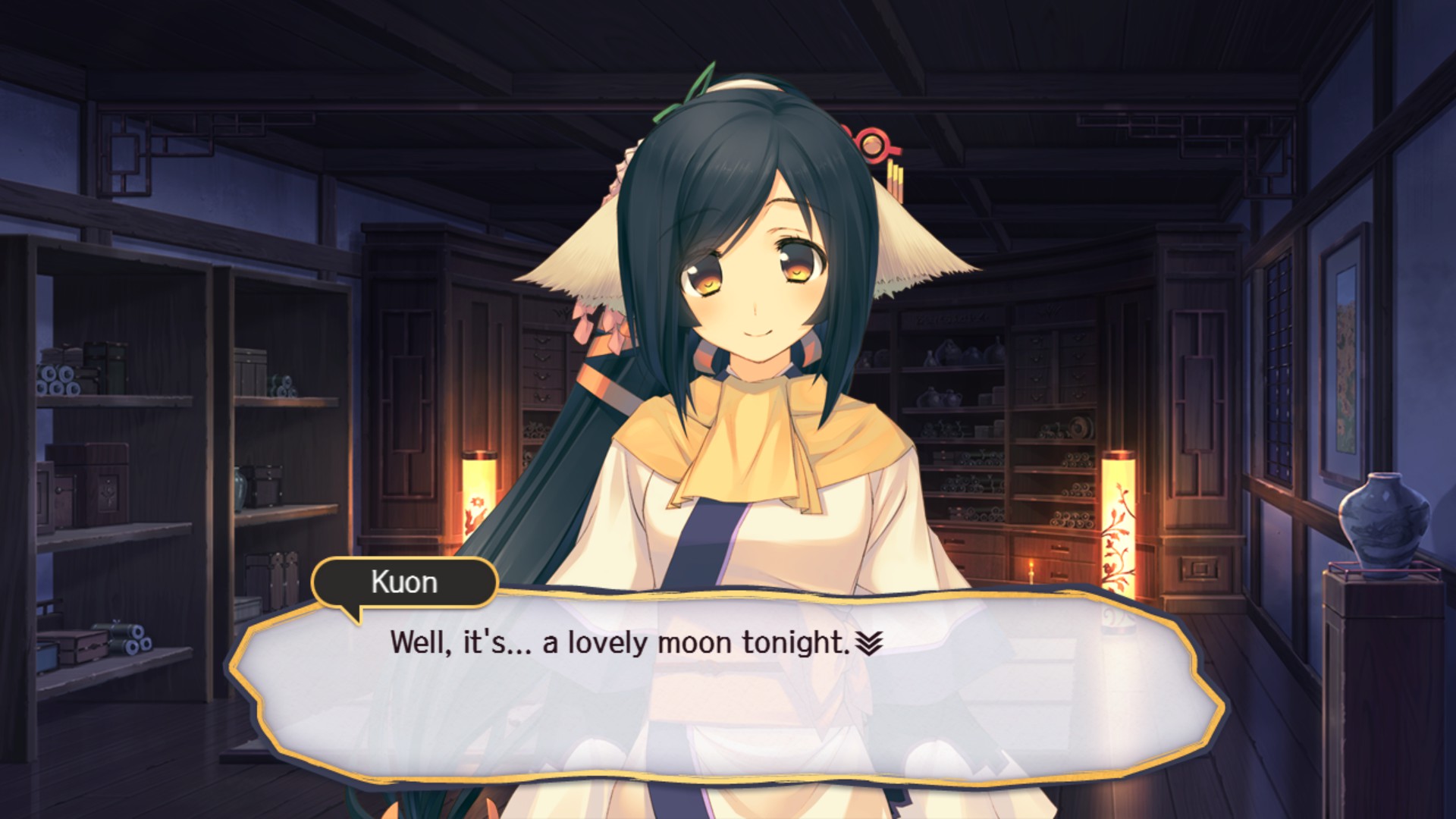Click the dialogue advance arrow indicator
This screenshot has height=819, width=1456.
point(869,643)
